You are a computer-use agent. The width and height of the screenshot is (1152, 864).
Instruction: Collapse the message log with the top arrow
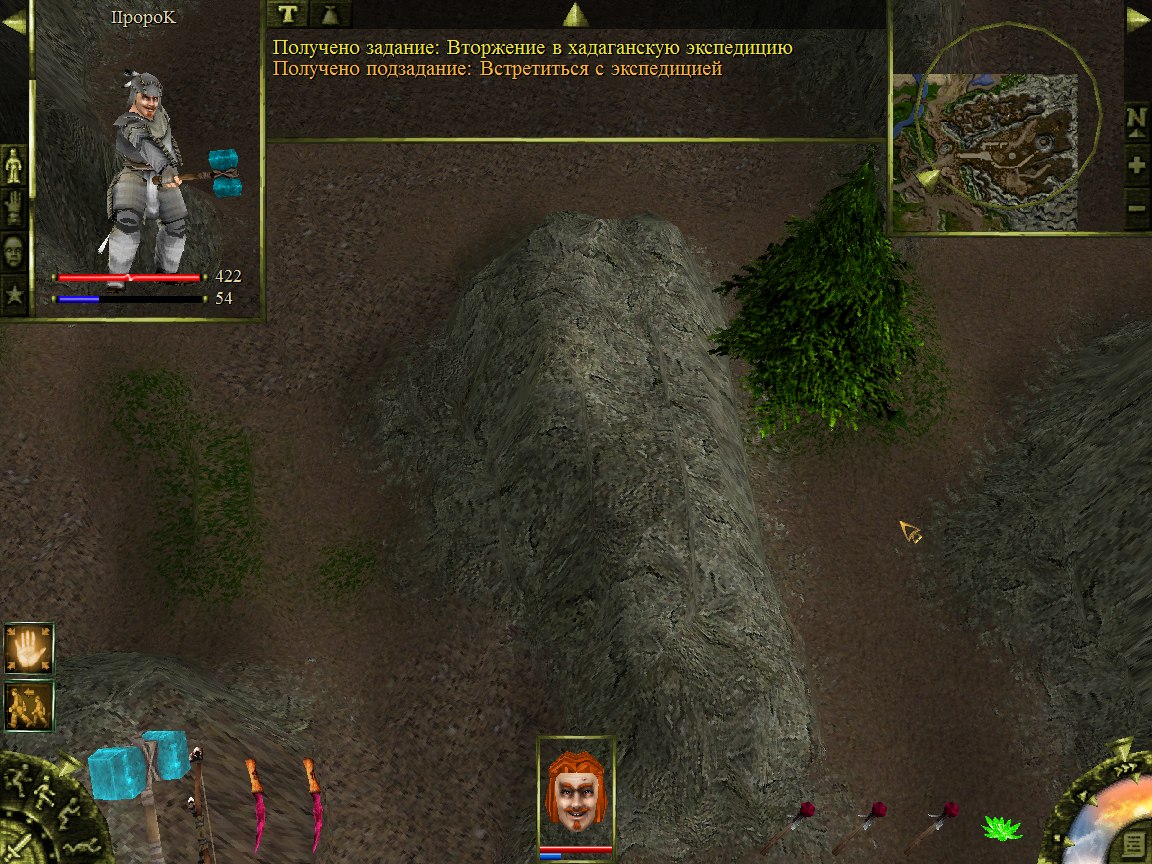(x=575, y=14)
